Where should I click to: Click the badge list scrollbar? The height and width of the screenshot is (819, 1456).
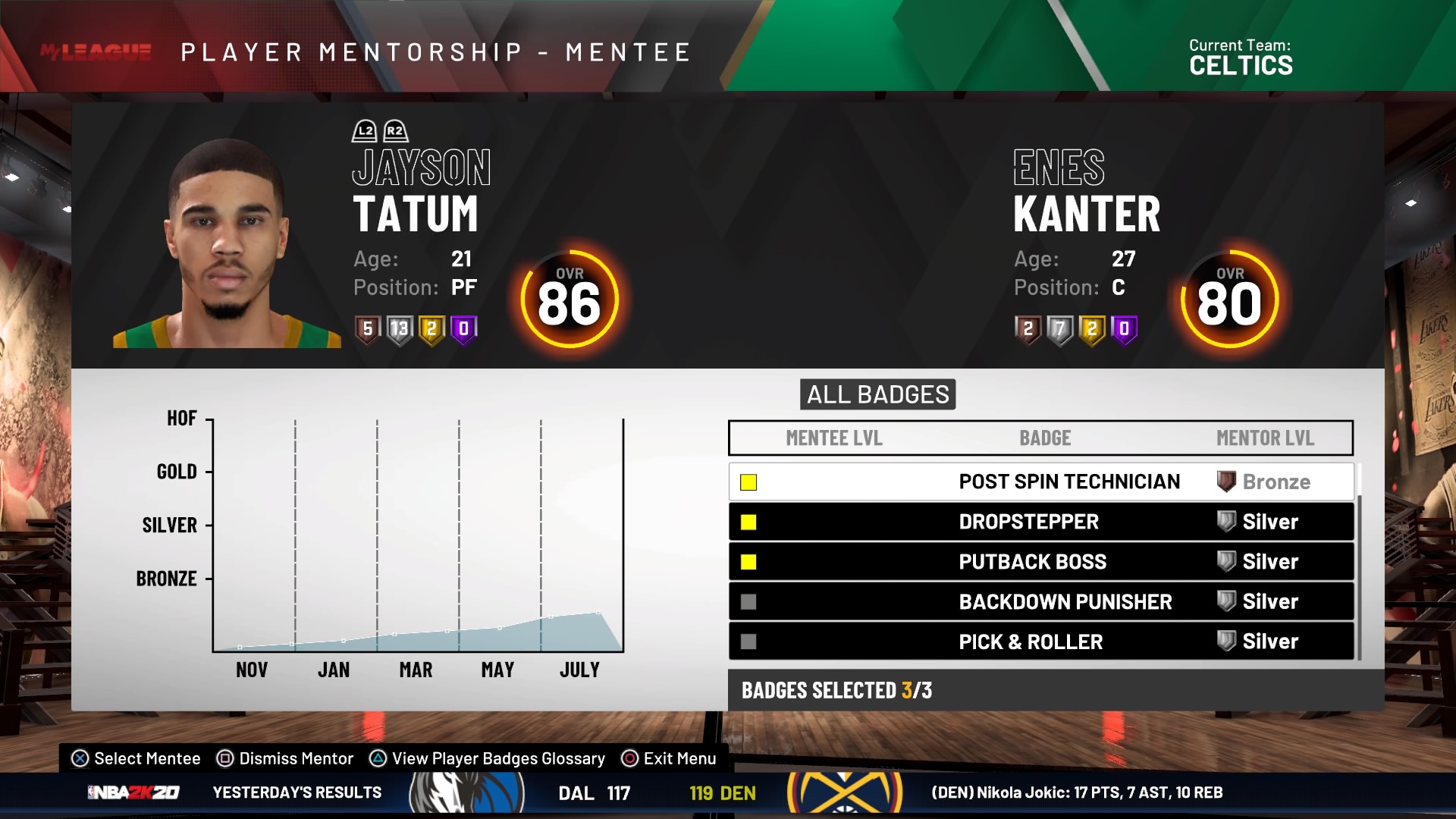[1358, 561]
